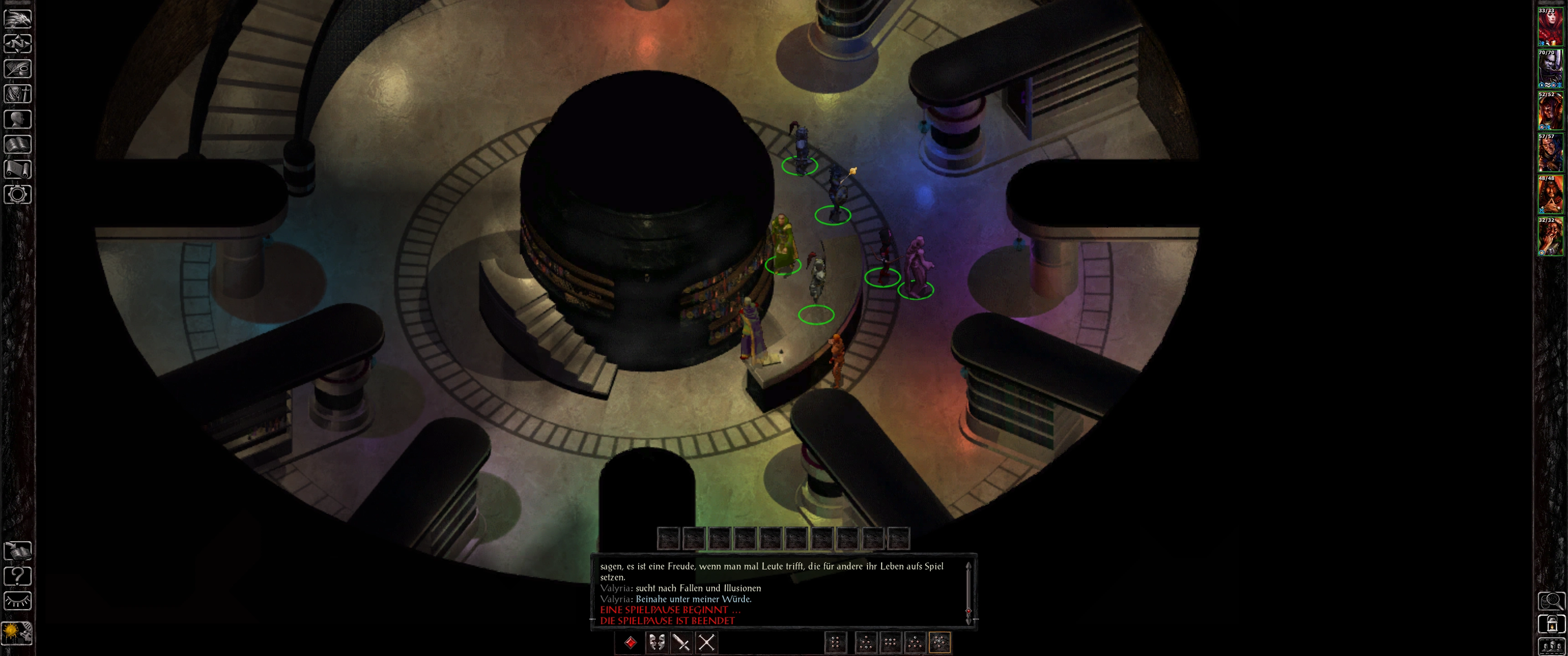1568x656 pixels.
Task: Open the map with the compass button
Action: [x=18, y=44]
